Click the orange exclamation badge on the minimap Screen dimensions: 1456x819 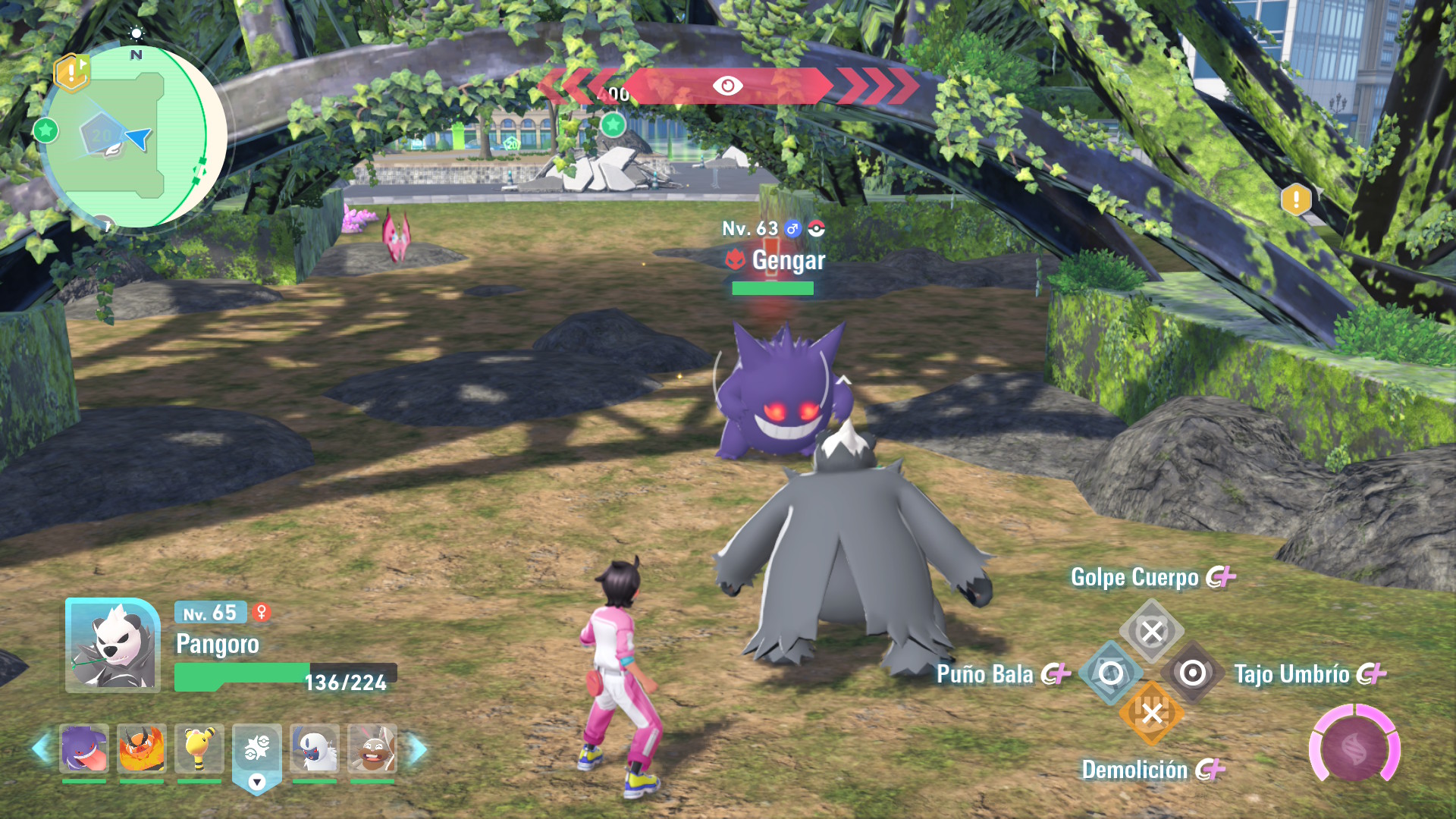[72, 73]
